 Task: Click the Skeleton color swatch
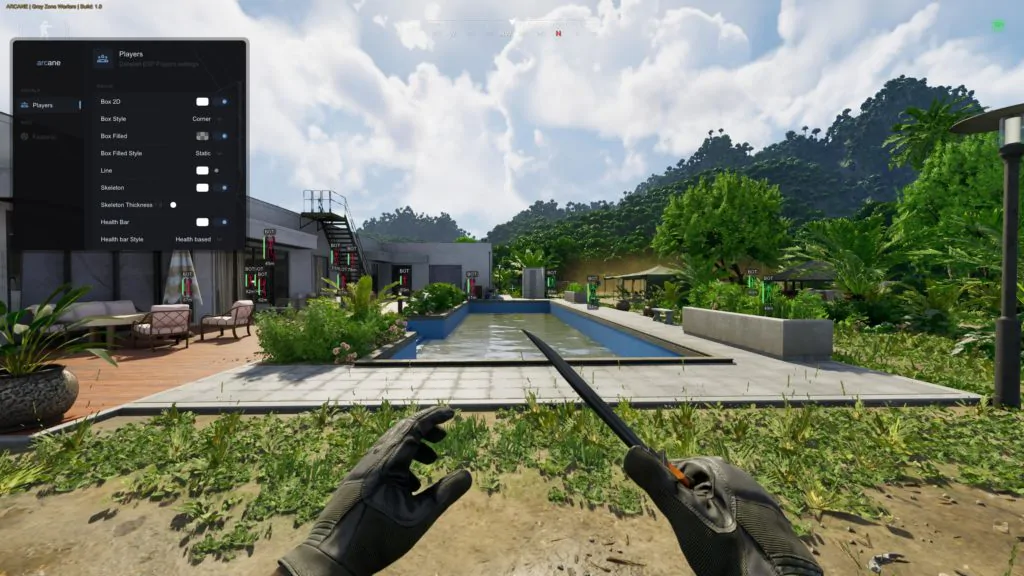tap(202, 188)
